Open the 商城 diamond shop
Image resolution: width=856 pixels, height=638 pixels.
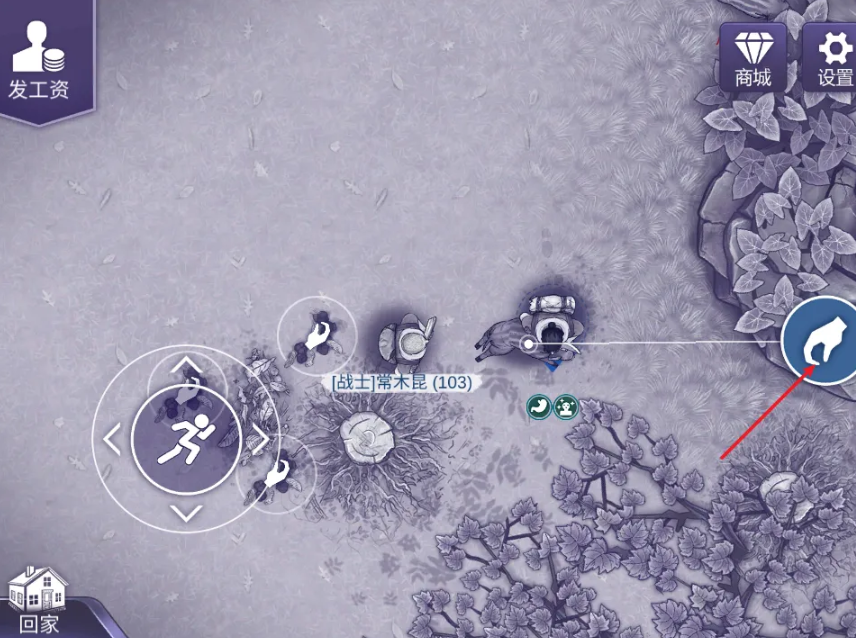point(752,56)
